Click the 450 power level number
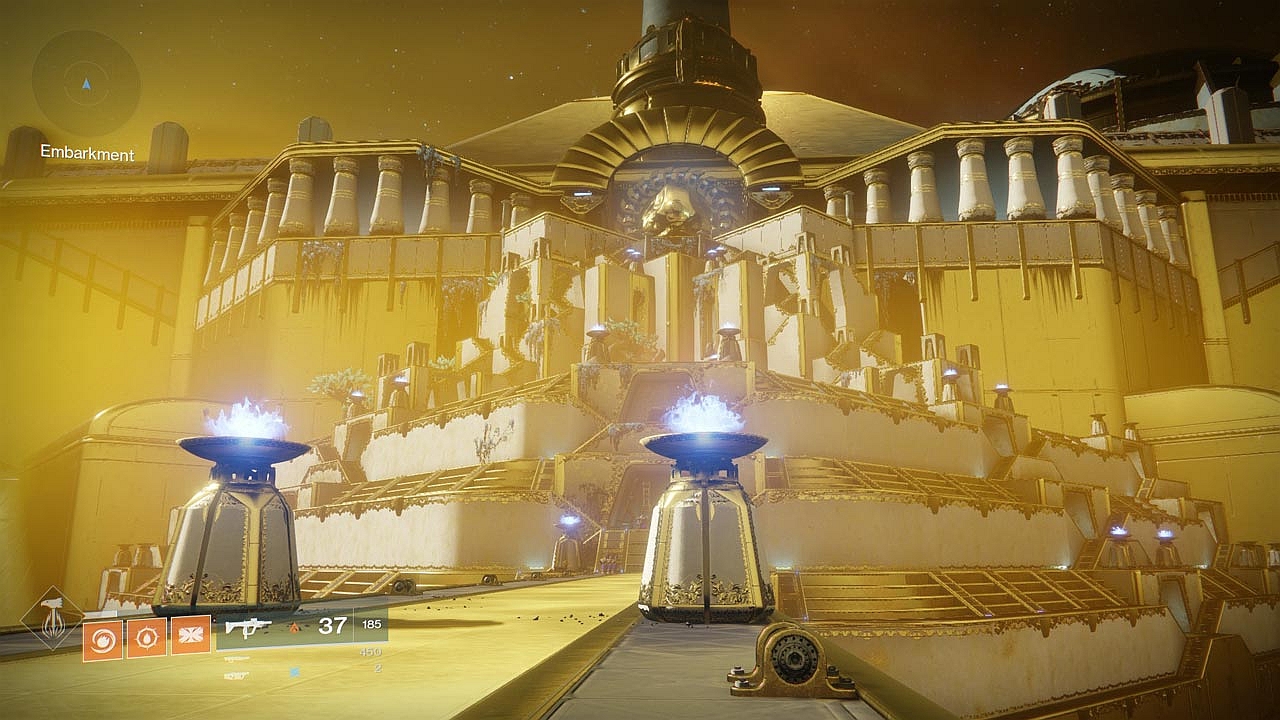The image size is (1280, 720). tap(371, 650)
